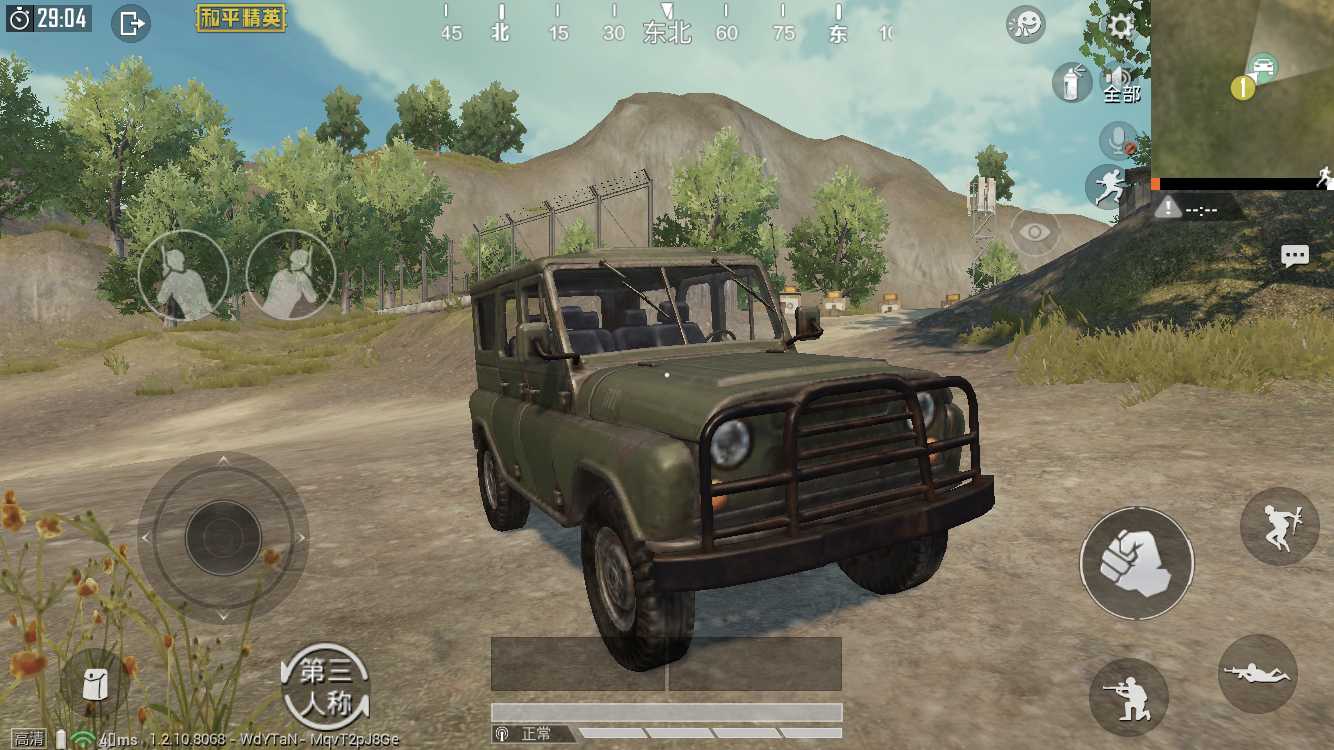Tap the jump button
1334x750 pixels.
tap(1279, 527)
